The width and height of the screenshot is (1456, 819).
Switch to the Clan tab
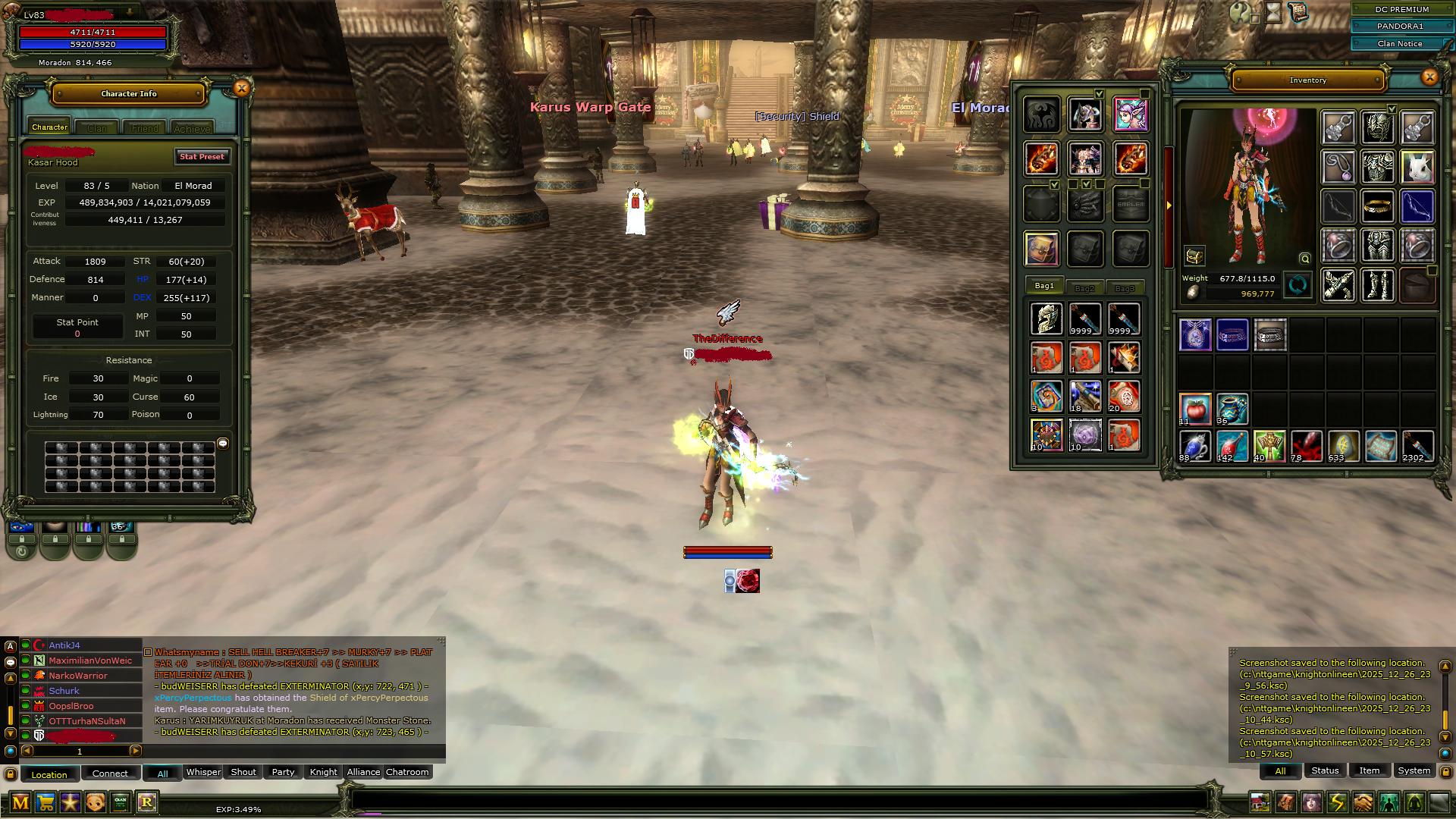pyautogui.click(x=97, y=128)
